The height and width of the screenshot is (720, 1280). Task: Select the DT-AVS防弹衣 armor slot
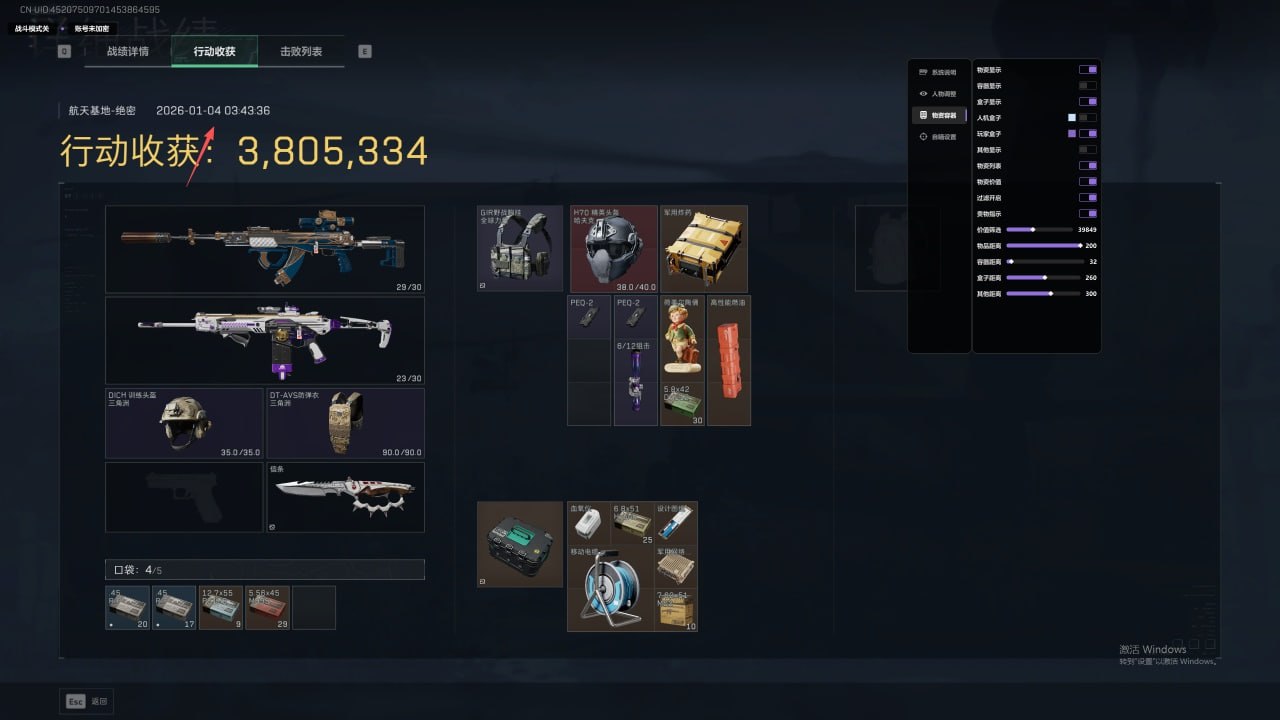[345, 423]
